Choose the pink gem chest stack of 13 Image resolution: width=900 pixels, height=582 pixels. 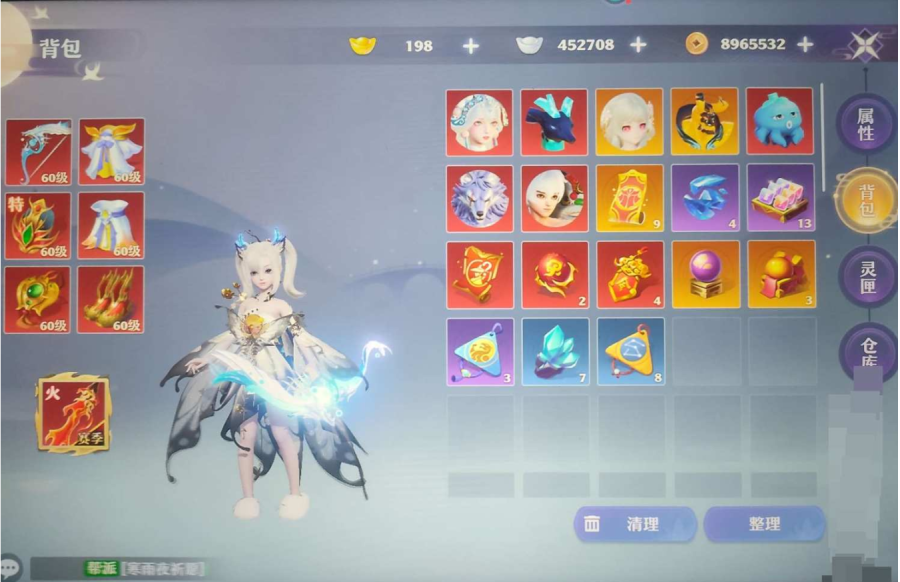click(780, 198)
